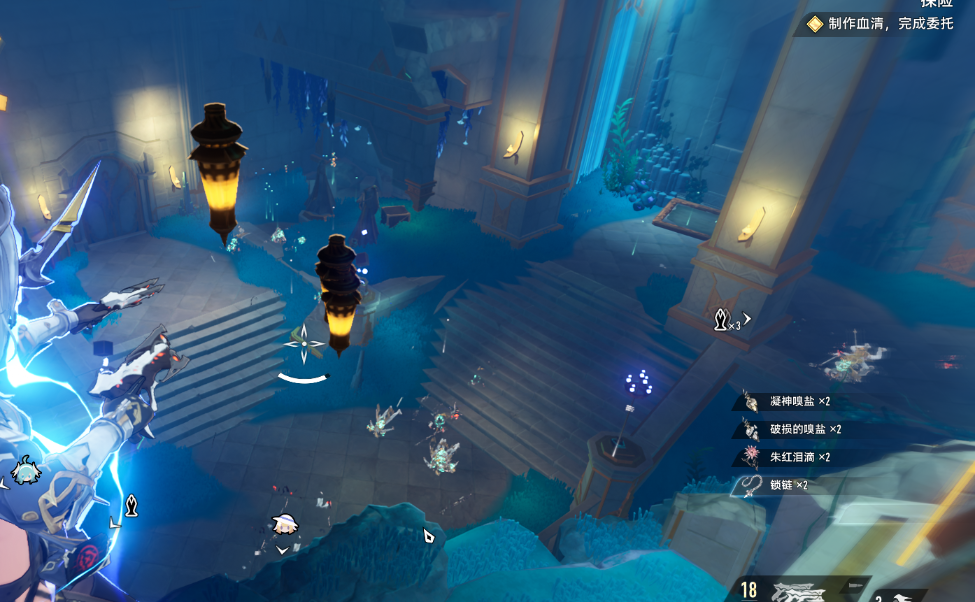Click the ×3 objective marker icon
975x602 pixels.
(721, 321)
